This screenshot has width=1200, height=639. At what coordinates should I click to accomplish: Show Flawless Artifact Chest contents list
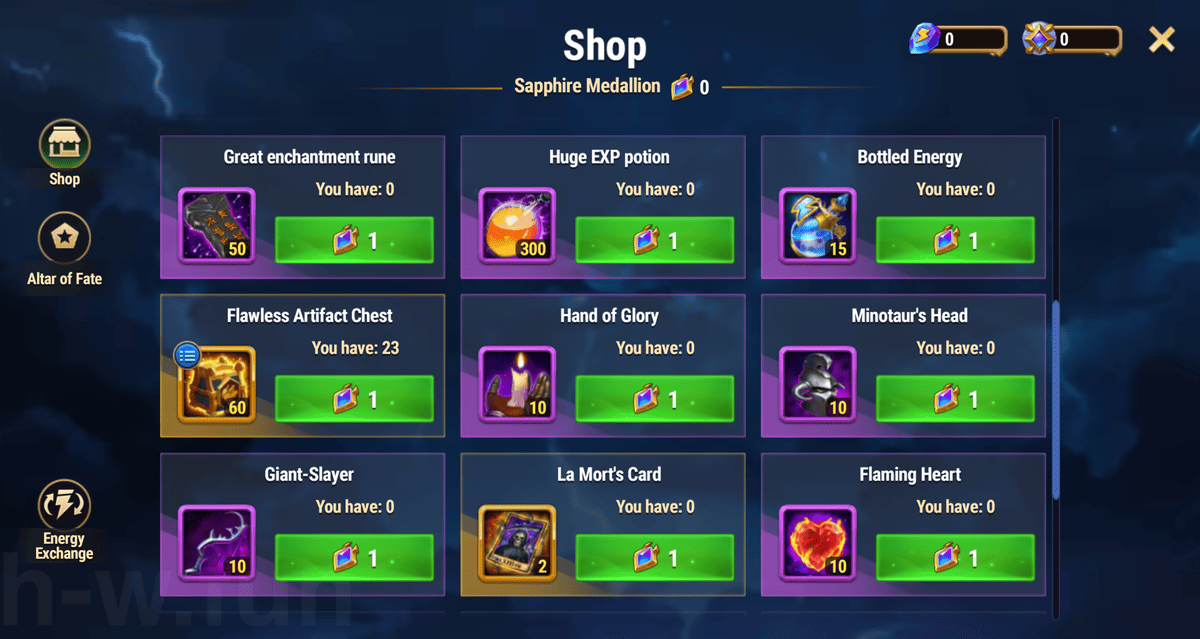pos(187,354)
